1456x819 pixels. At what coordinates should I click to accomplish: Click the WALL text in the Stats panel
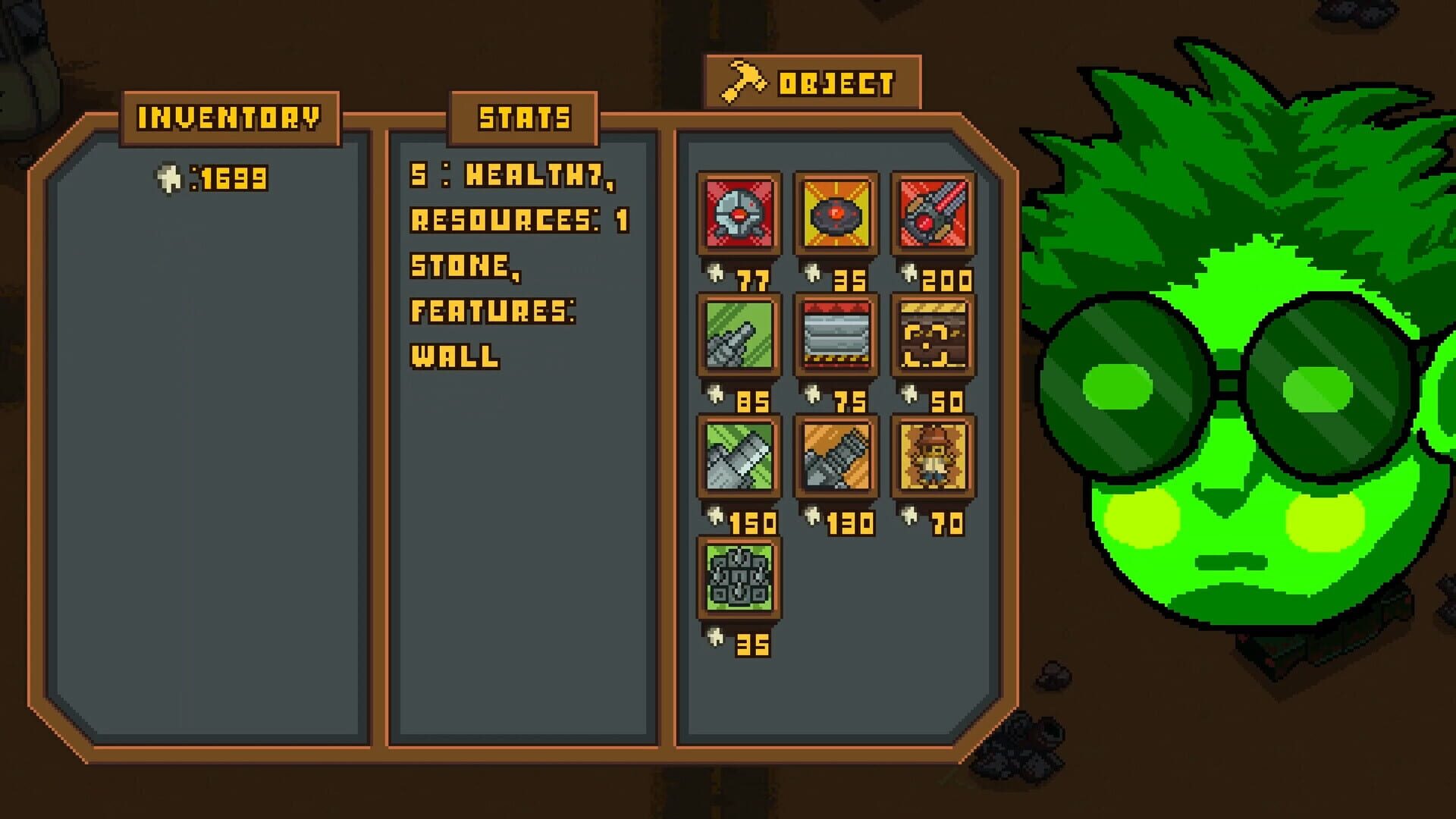pyautogui.click(x=455, y=356)
